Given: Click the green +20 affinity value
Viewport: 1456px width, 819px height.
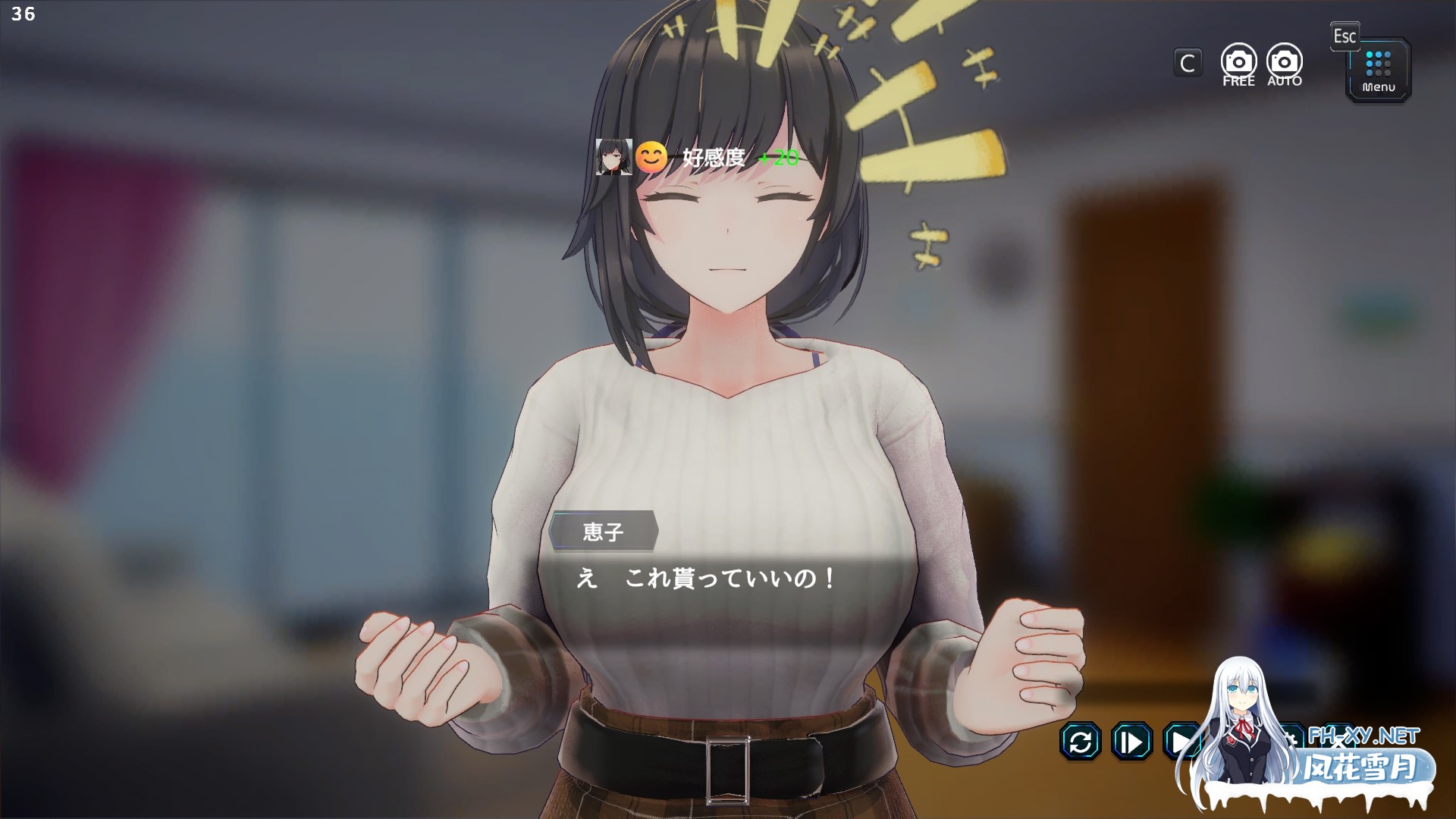Looking at the screenshot, I should coord(777,158).
